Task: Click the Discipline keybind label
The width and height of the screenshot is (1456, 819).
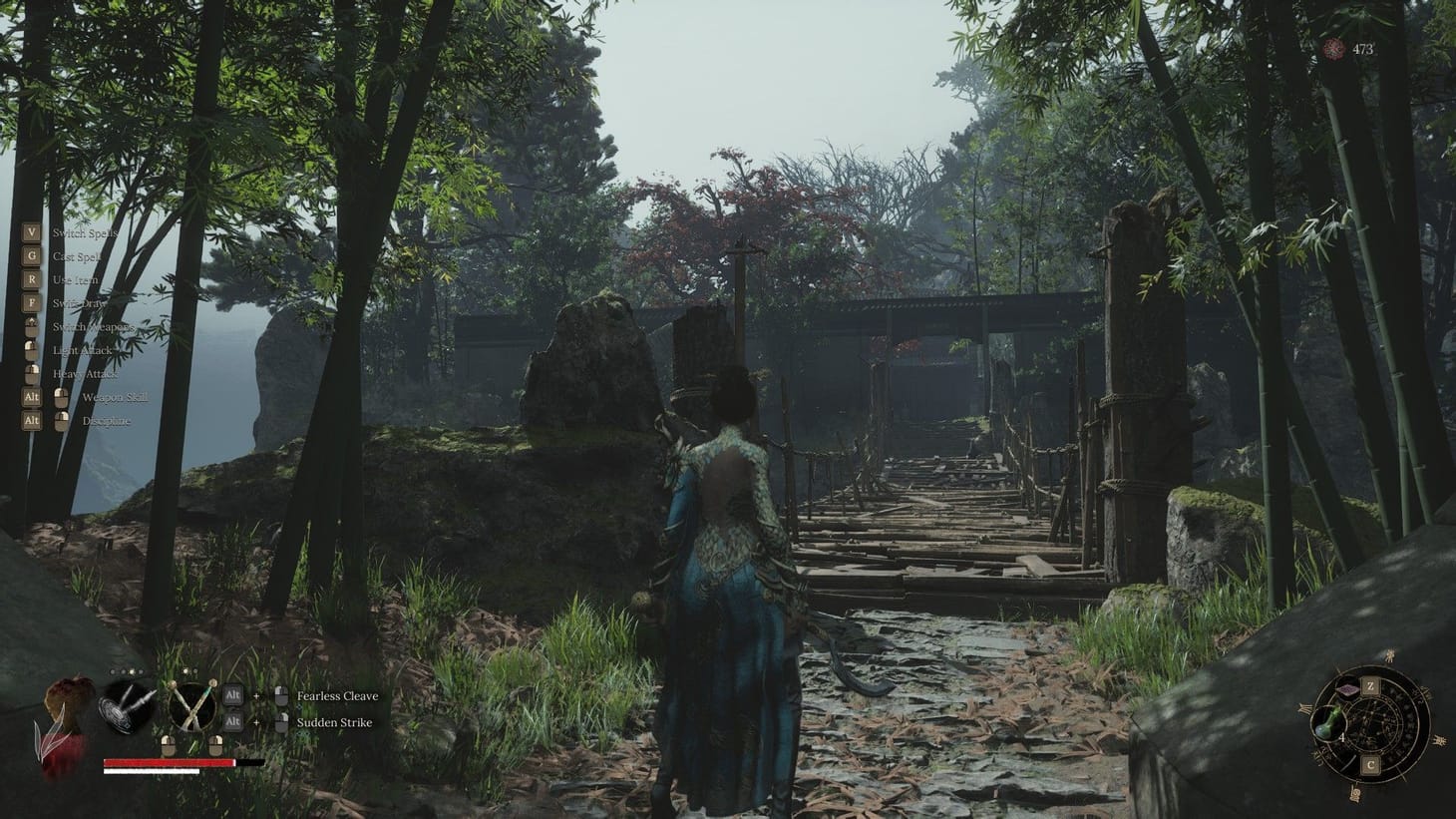Action: (x=107, y=420)
